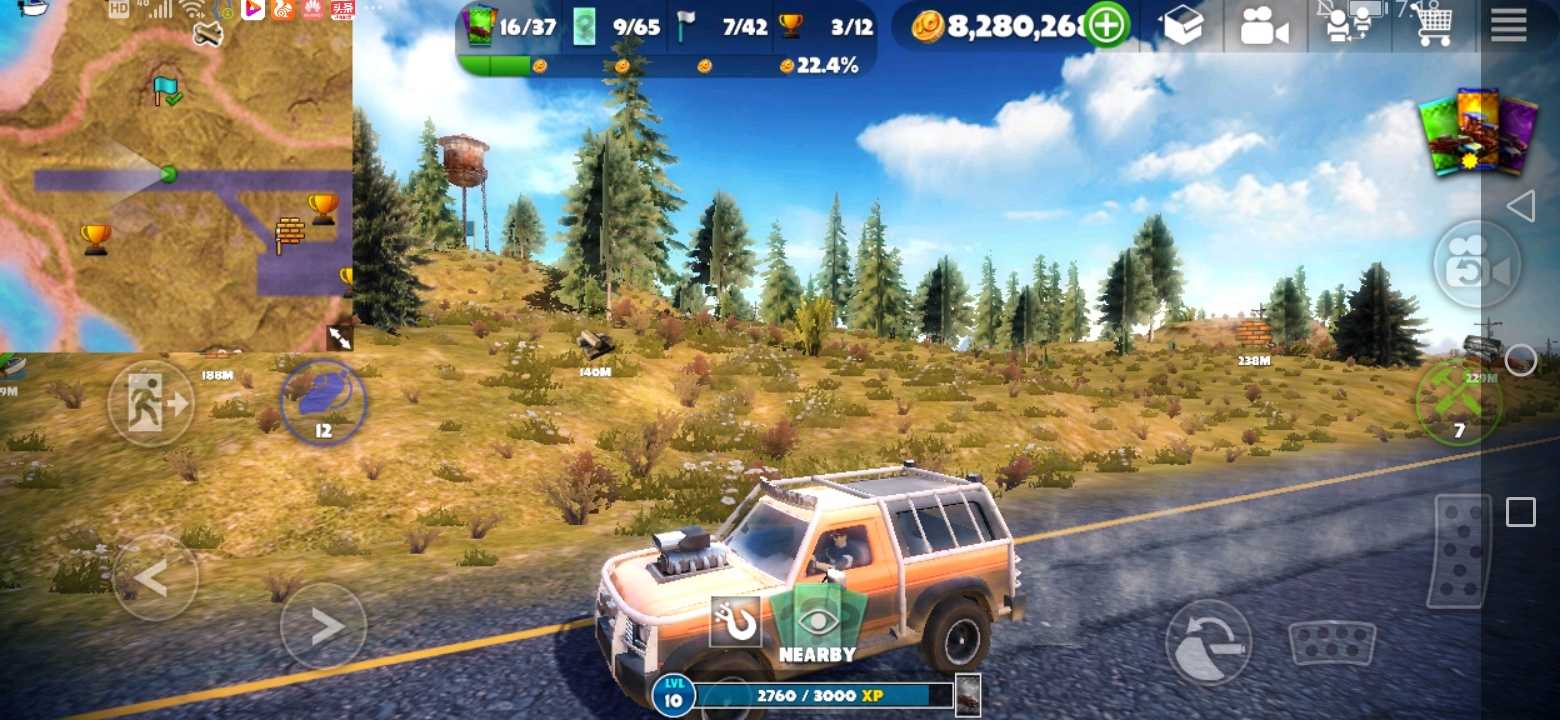This screenshot has width=1560, height=720.
Task: Open the hamburger main menu
Action: click(x=1508, y=25)
